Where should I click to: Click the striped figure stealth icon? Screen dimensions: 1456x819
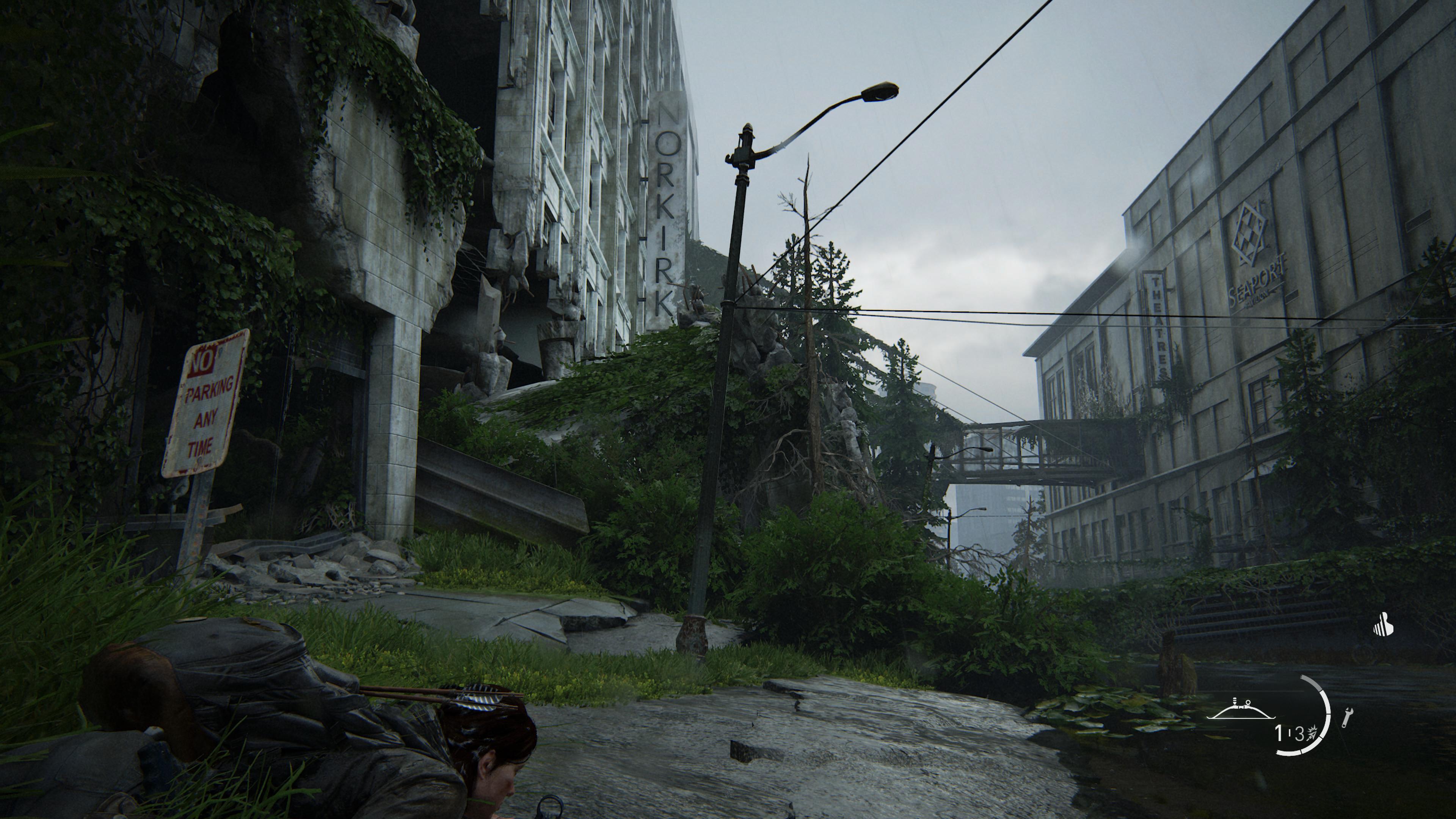pos(1384,625)
